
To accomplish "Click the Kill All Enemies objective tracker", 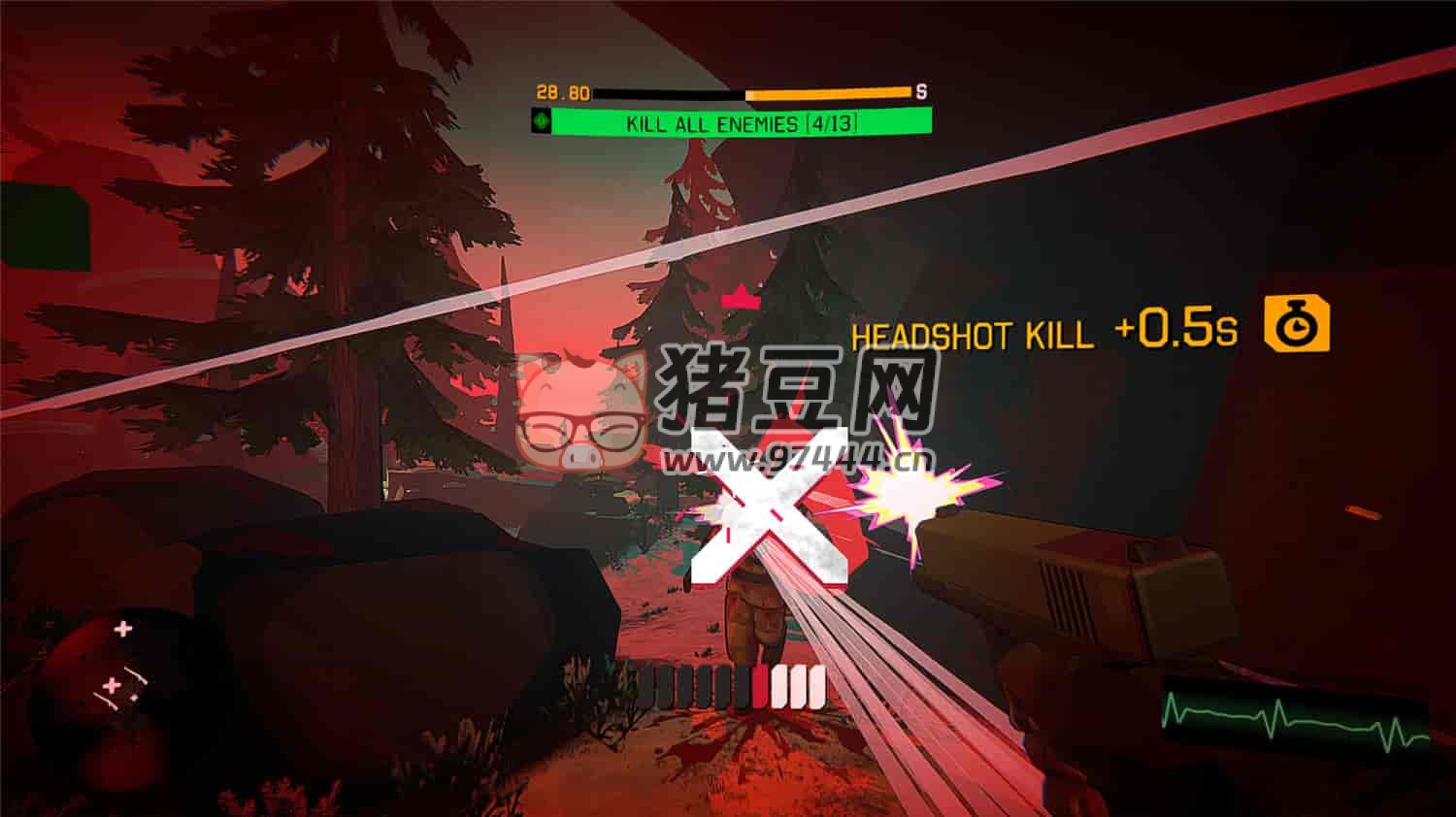I will 741,122.
